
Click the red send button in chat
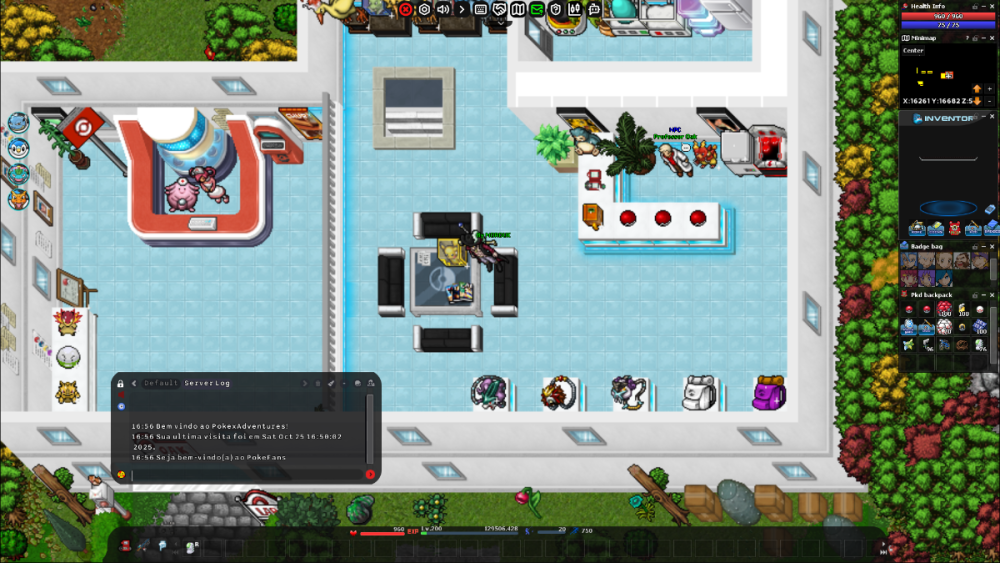(370, 474)
